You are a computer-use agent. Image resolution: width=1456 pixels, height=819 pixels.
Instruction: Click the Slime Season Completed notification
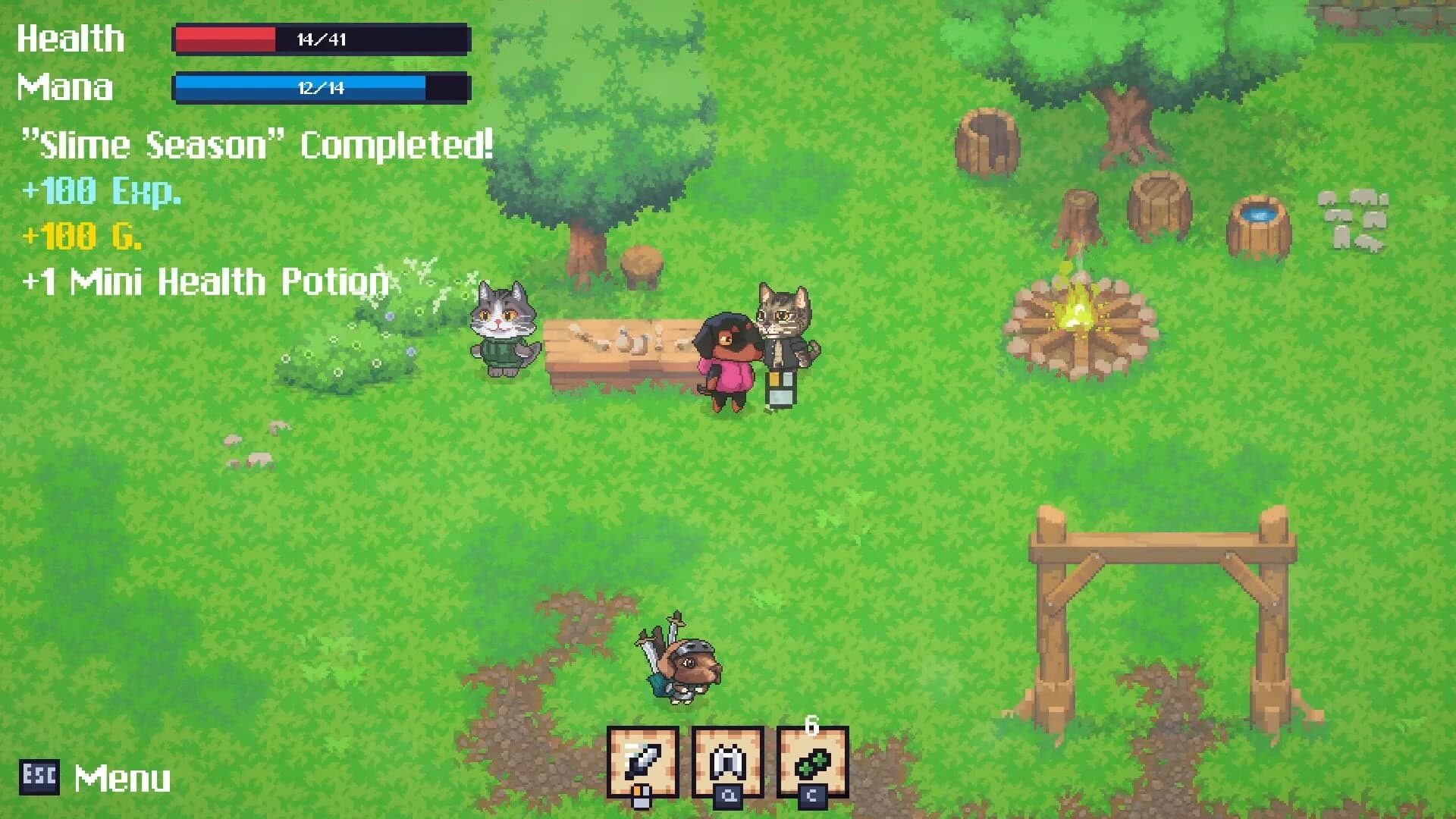click(258, 143)
